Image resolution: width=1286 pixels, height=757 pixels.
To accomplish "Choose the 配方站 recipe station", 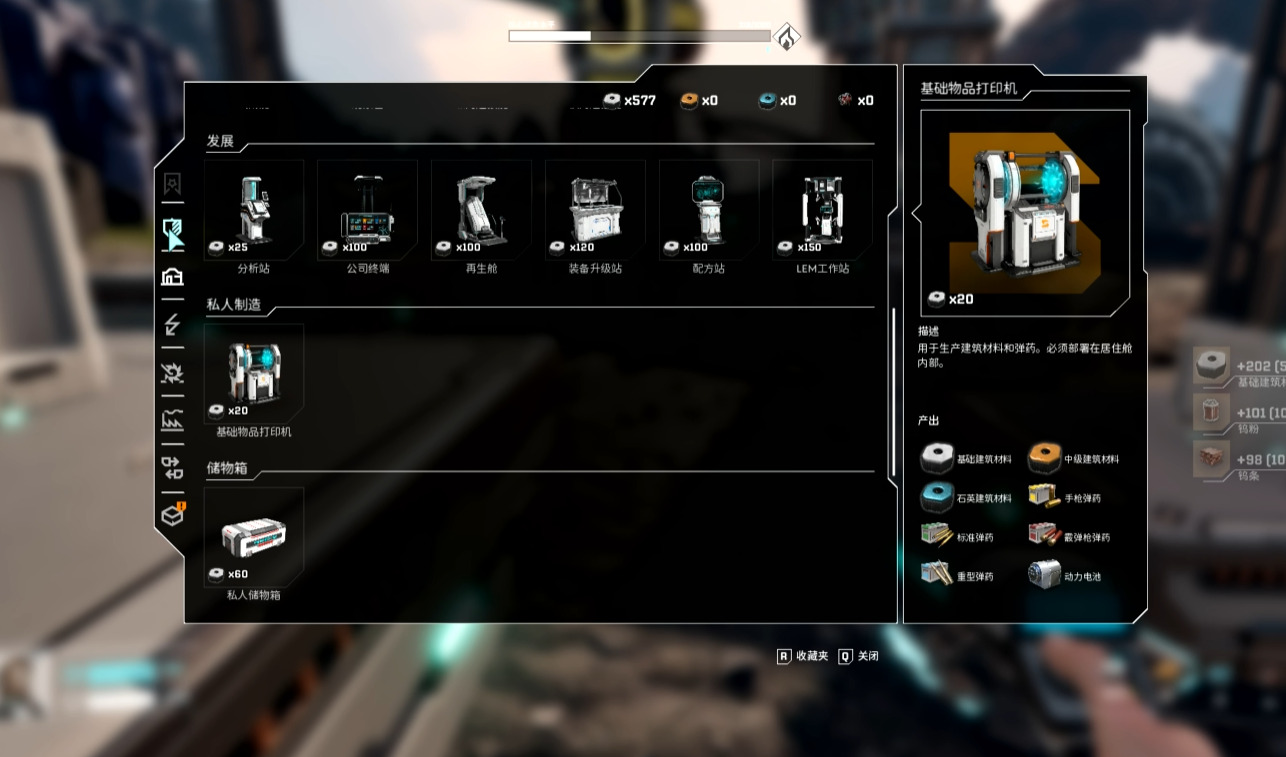I will click(x=708, y=210).
